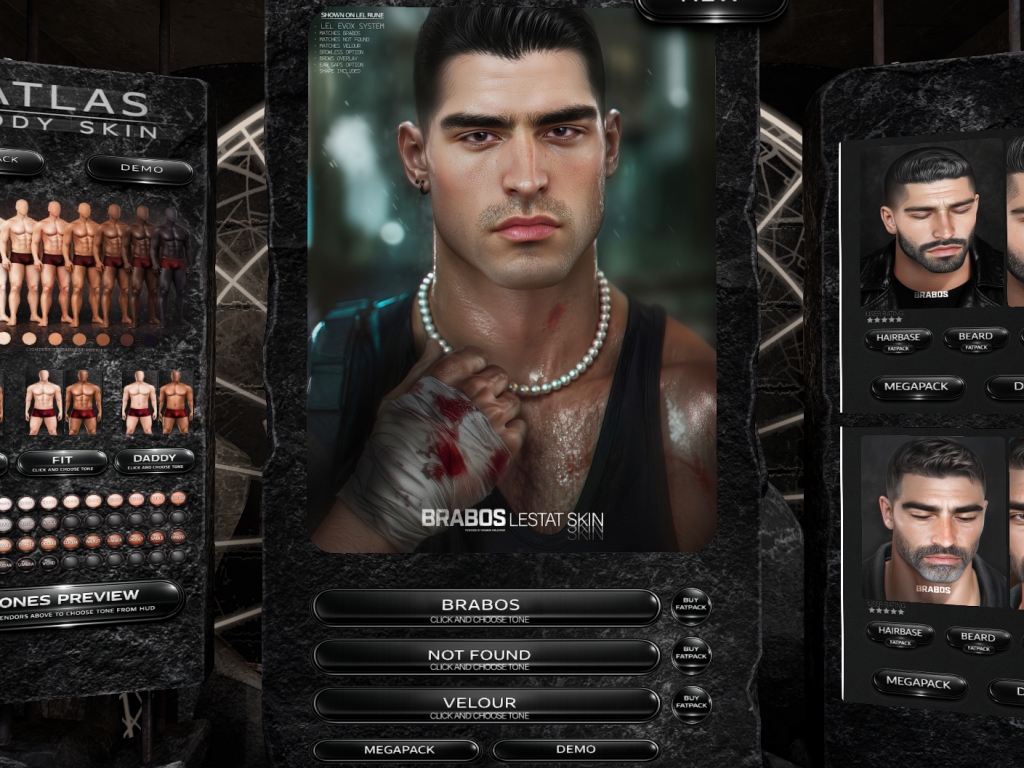Screen dimensions: 1024x768
Task: Click MEGAPACK below the gray-bearded portrait
Action: pos(919,684)
